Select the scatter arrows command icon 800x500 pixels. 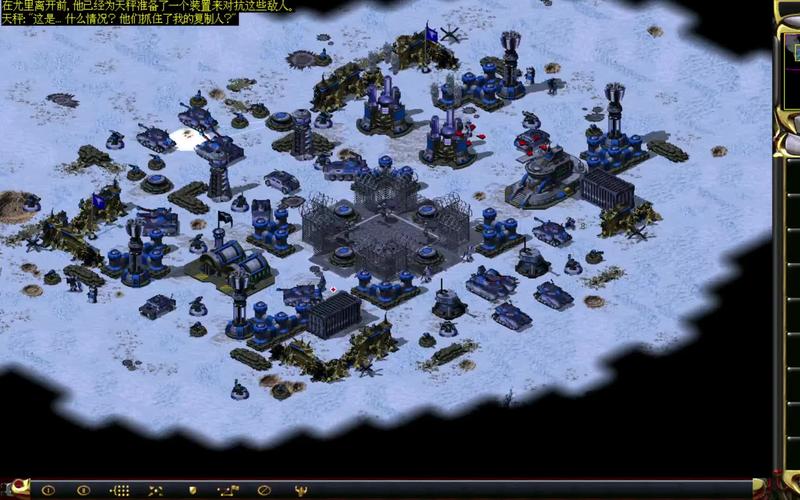point(156,491)
